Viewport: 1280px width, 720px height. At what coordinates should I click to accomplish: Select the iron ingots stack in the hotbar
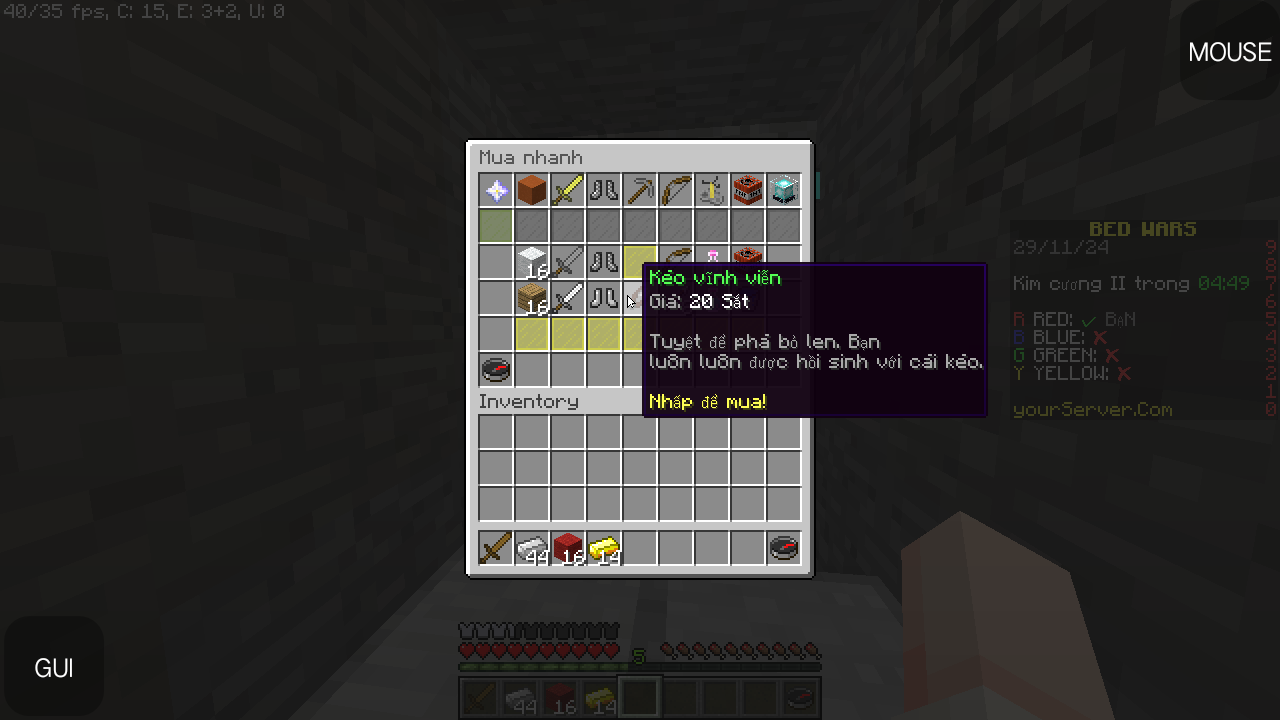tap(532, 547)
